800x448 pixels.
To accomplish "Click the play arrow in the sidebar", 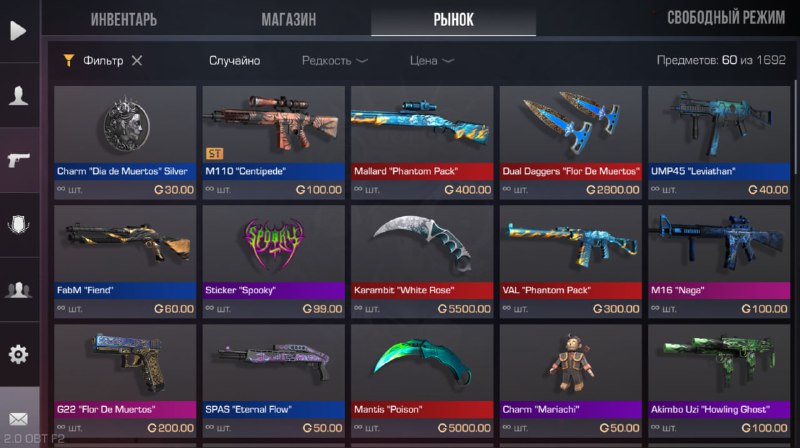I will point(18,31).
